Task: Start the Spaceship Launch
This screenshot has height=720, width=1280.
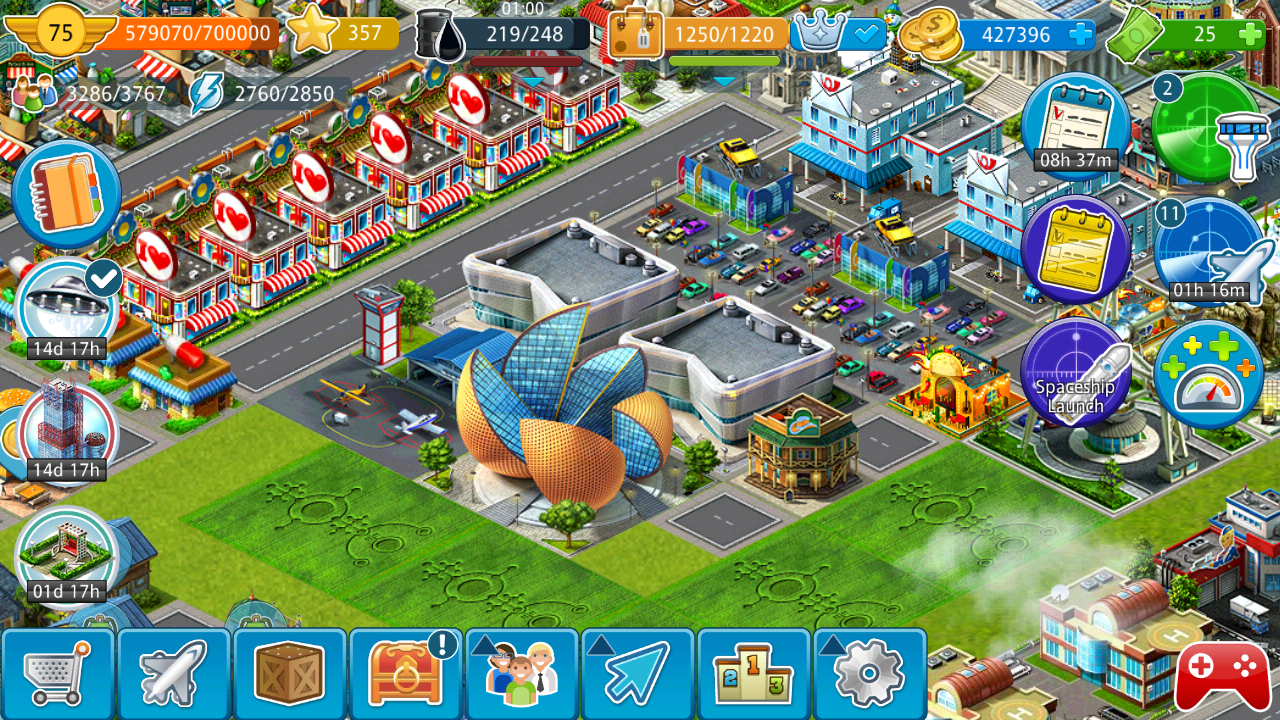Action: click(1075, 375)
